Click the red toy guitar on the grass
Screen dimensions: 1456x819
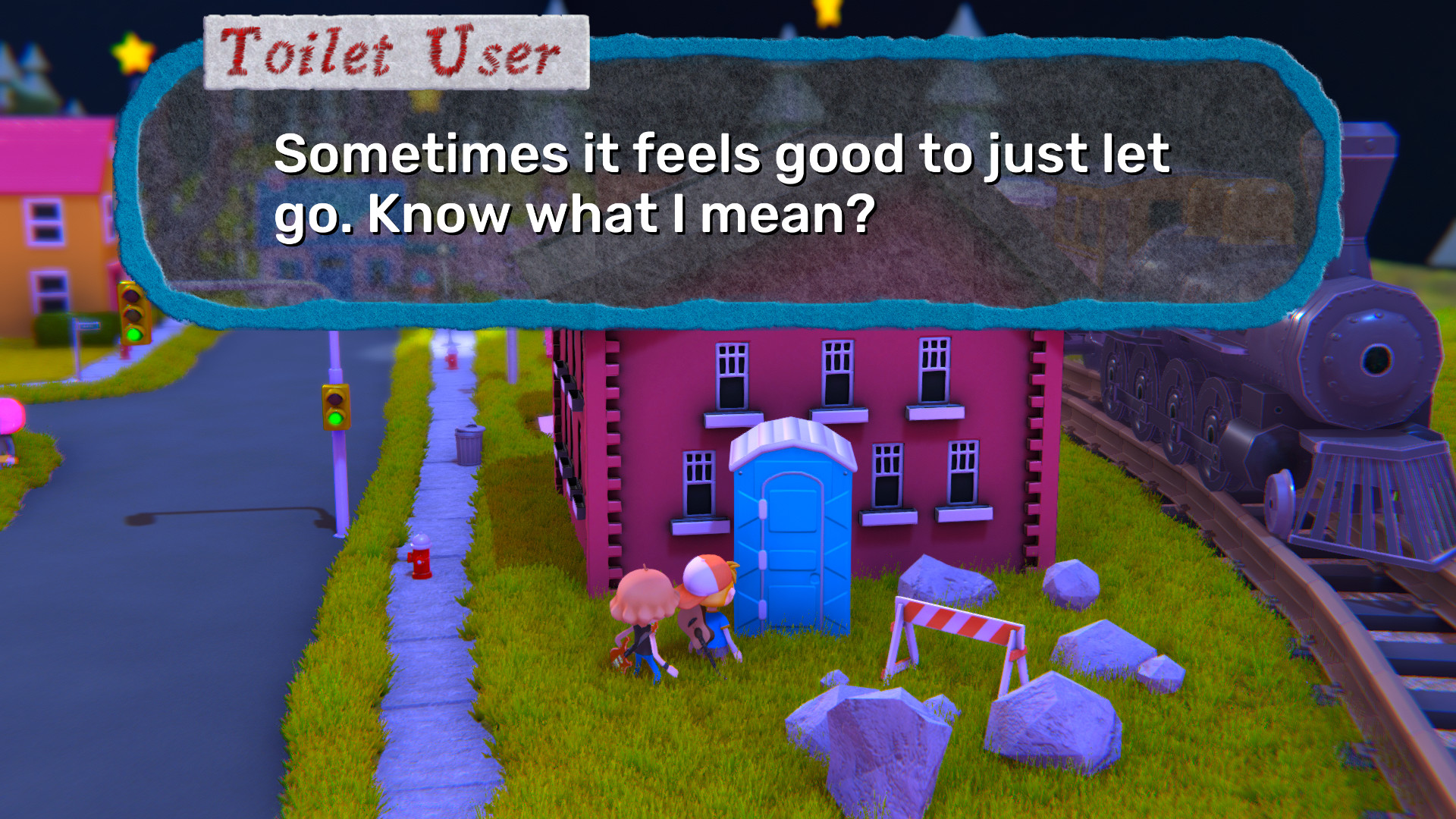[622, 654]
